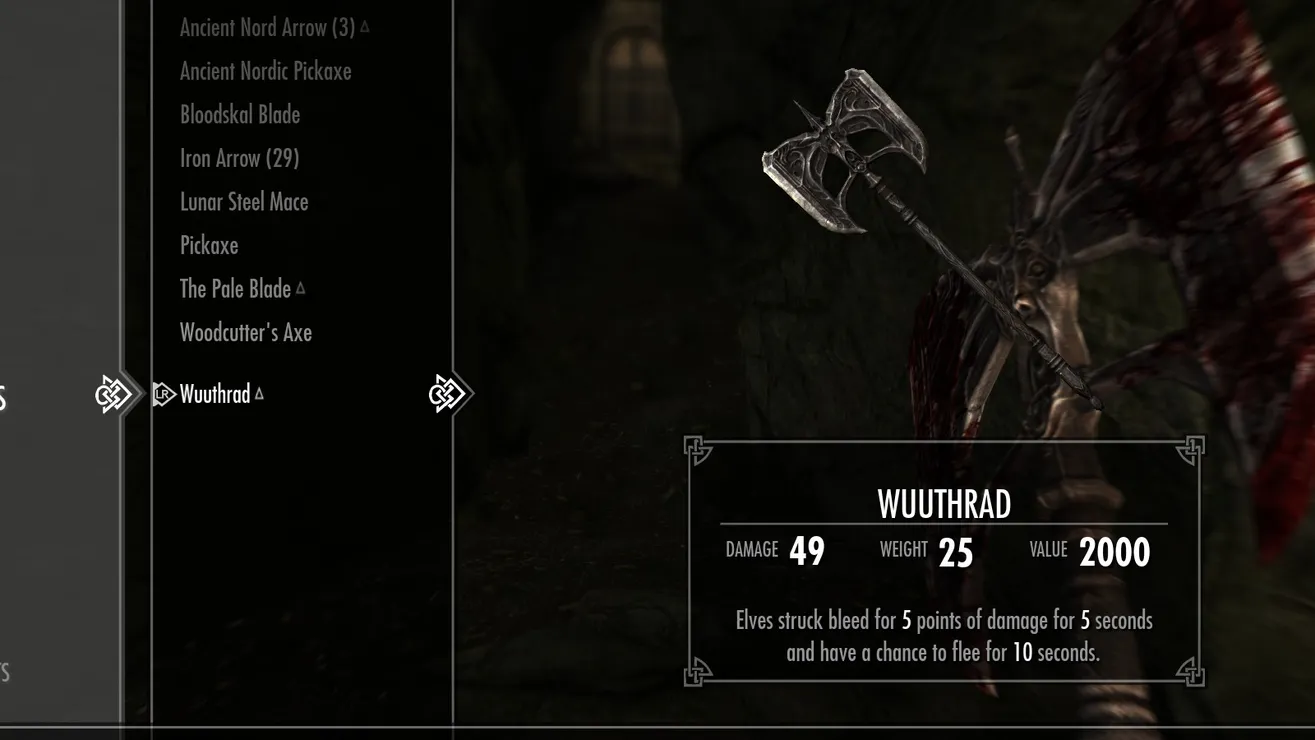1315x740 pixels.
Task: Pick the Lunar Steel Mace
Action: tap(244, 202)
